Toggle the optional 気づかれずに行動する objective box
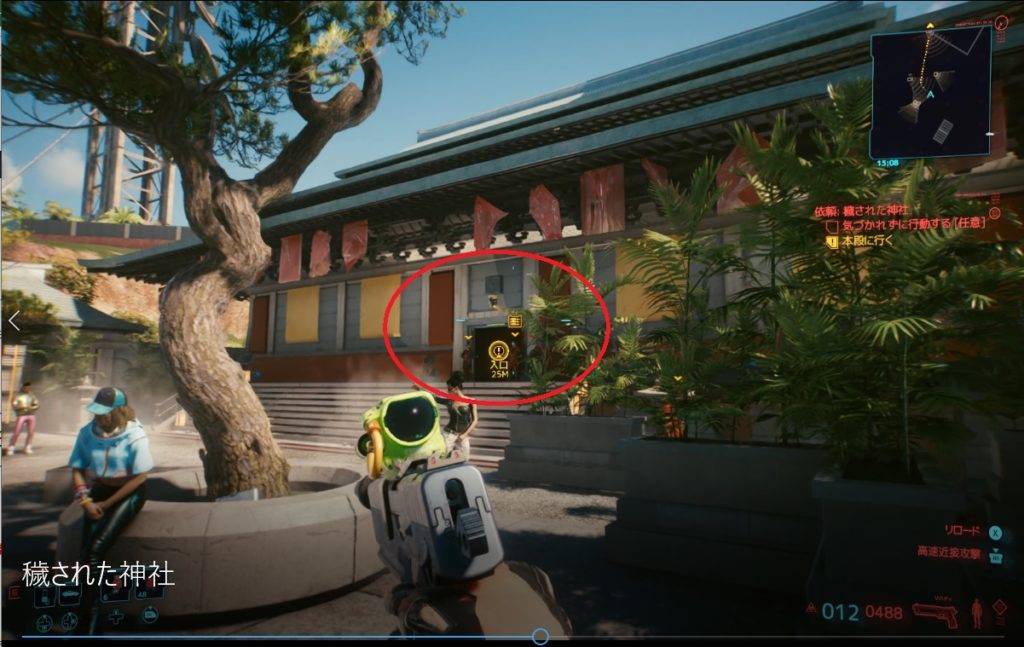1024x647 pixels. pos(830,225)
